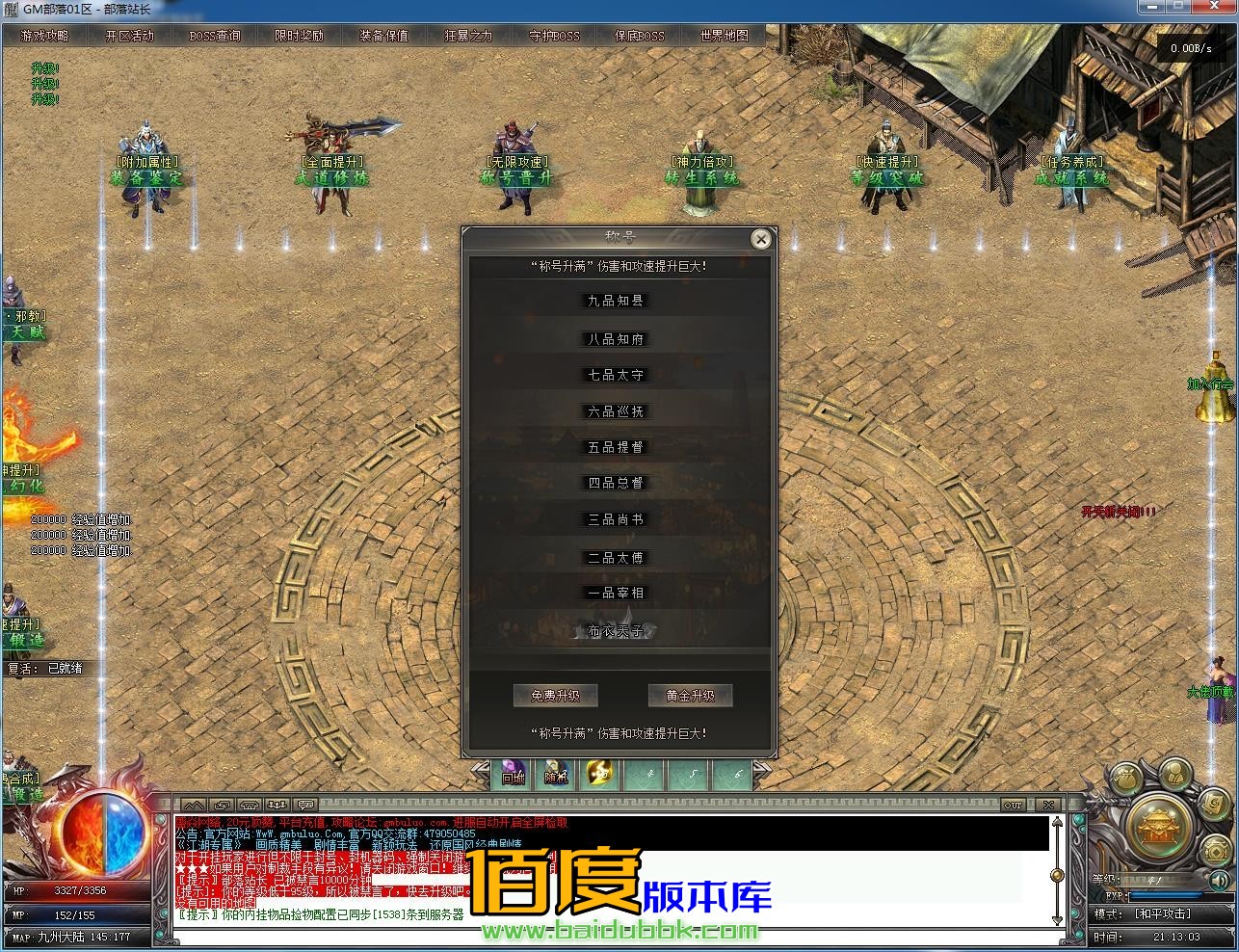Screen dimensions: 1239x952
Task: Select the 五品提督 title row
Action: point(616,447)
